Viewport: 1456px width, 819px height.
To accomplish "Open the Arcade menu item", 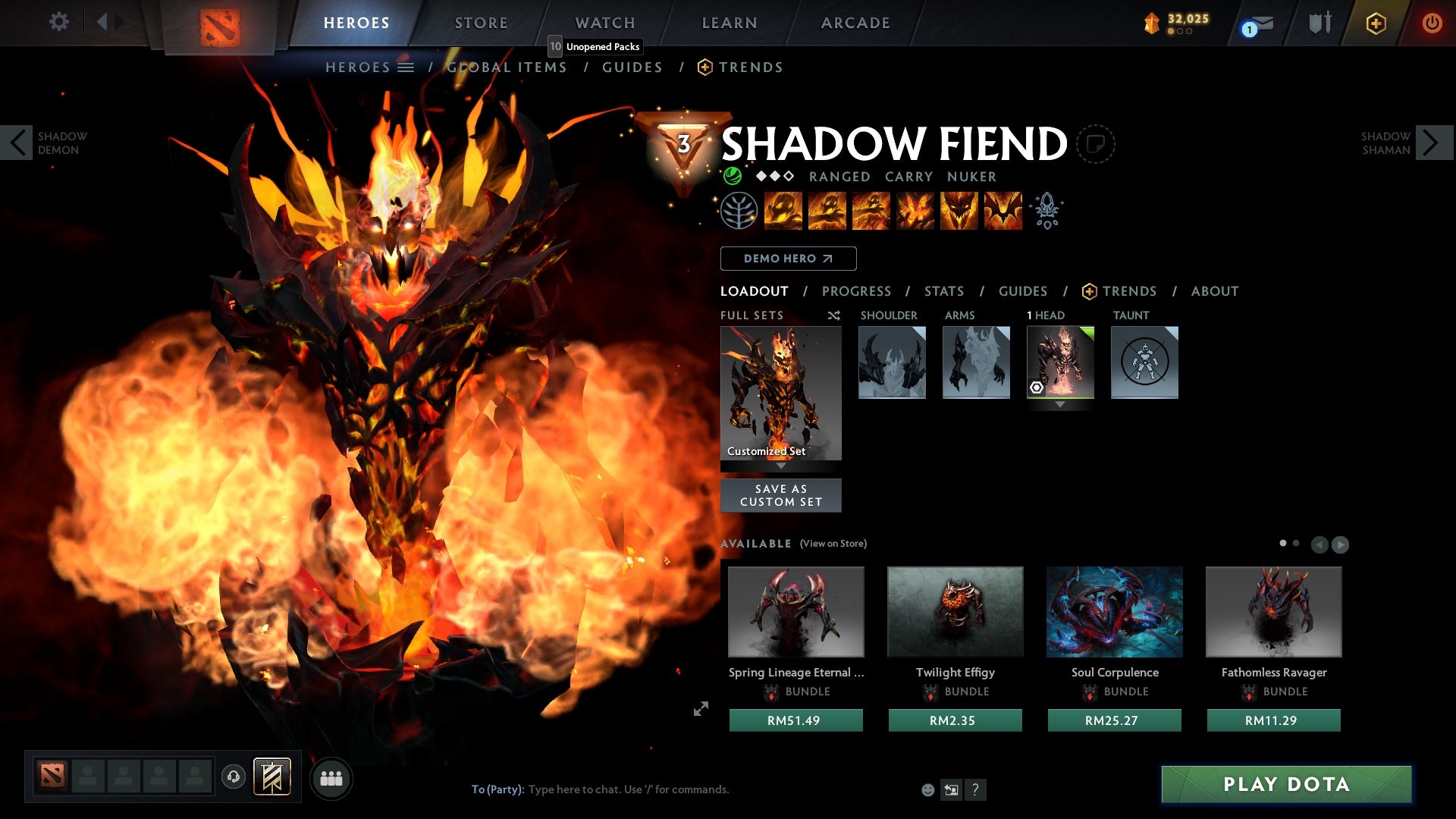I will point(855,23).
